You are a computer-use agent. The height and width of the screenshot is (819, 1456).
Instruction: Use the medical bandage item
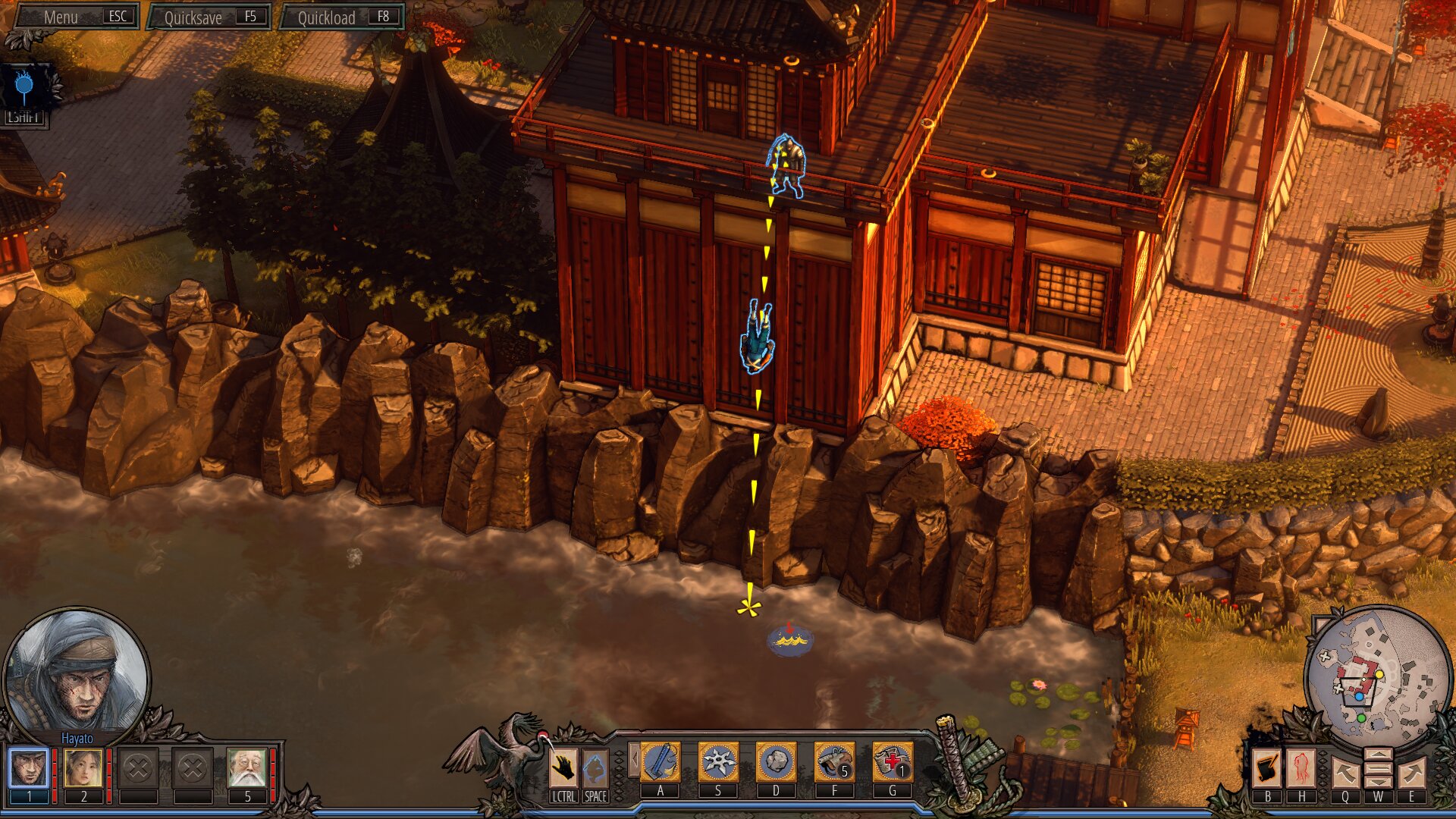click(x=893, y=762)
